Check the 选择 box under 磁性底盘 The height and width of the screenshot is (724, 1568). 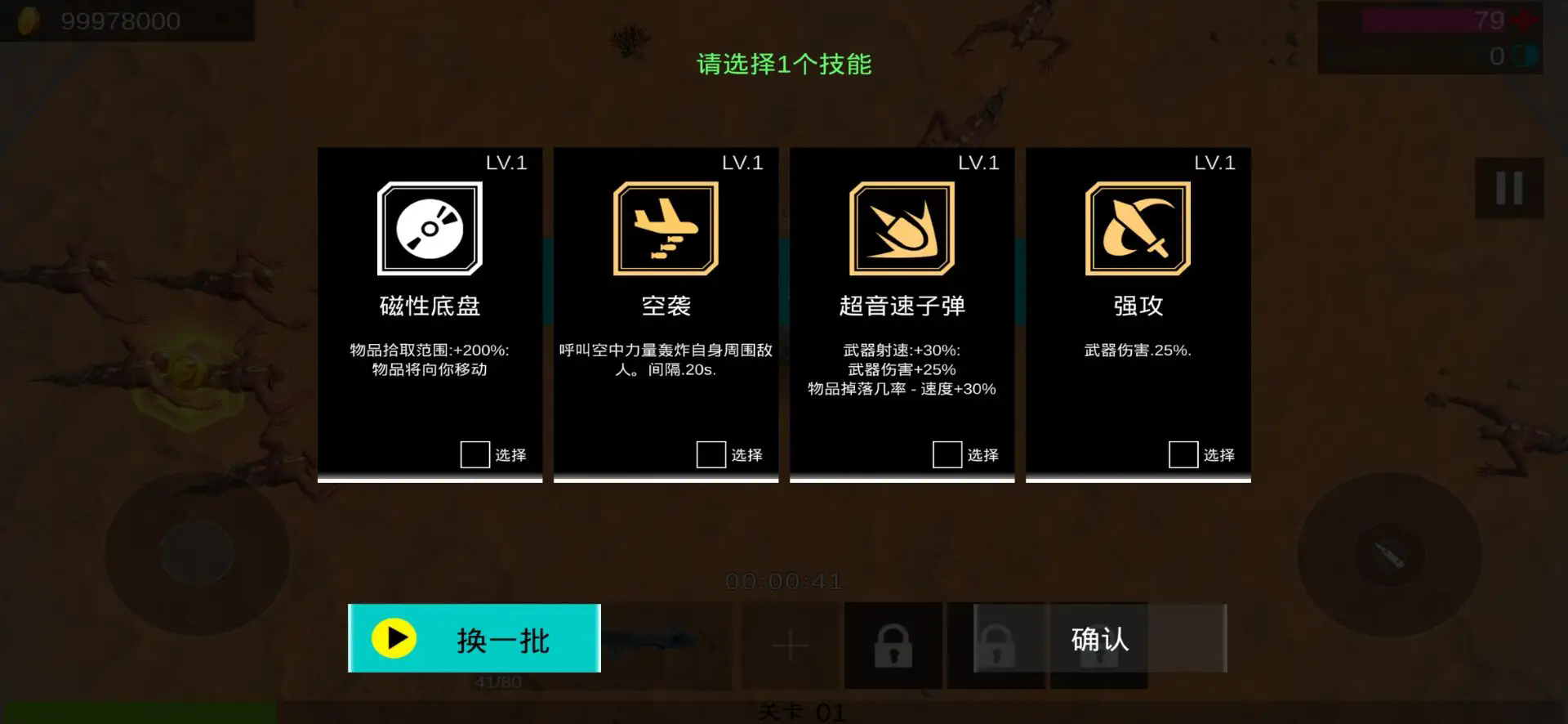click(x=474, y=454)
